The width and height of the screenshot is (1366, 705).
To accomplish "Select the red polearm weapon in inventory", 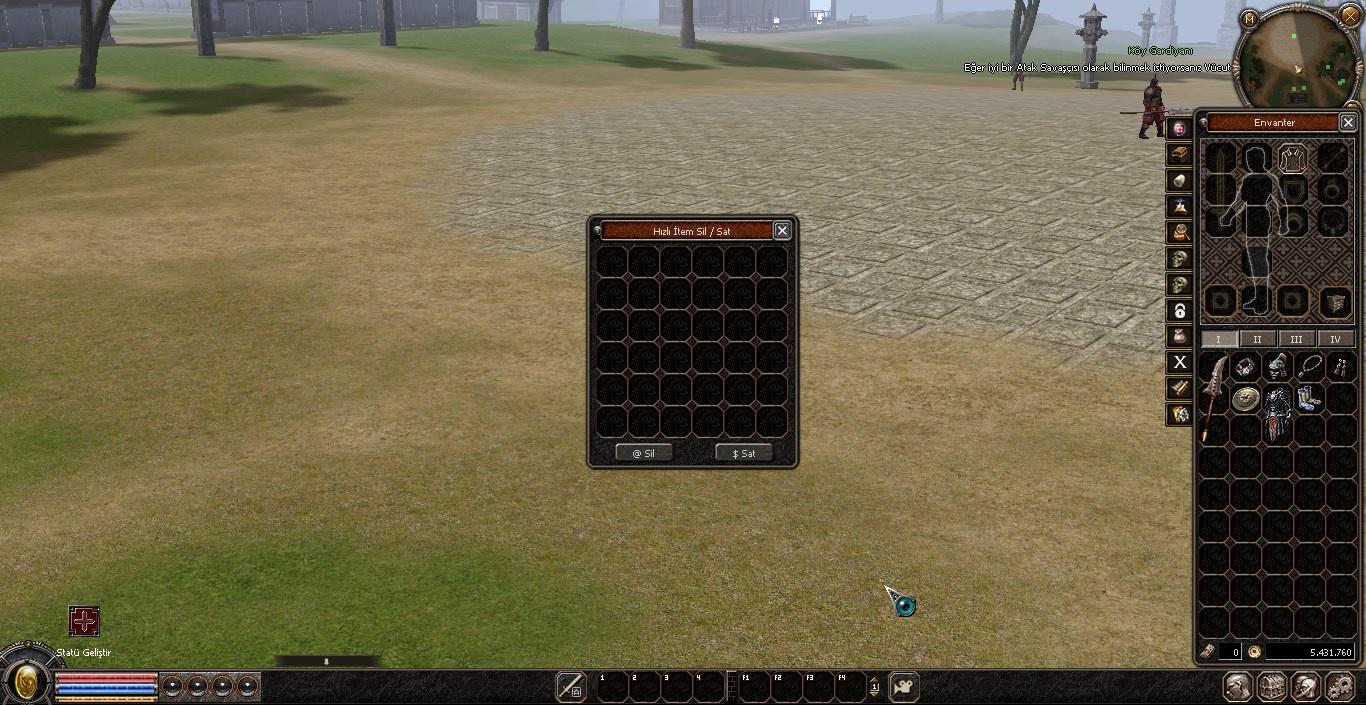I will [1214, 396].
